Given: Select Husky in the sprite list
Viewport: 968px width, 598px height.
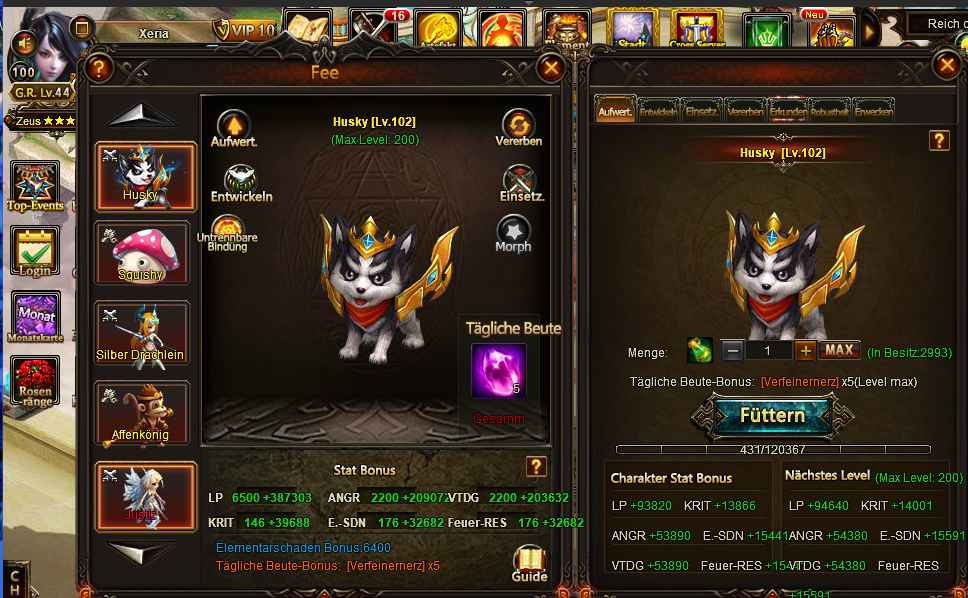Looking at the screenshot, I should 141,175.
